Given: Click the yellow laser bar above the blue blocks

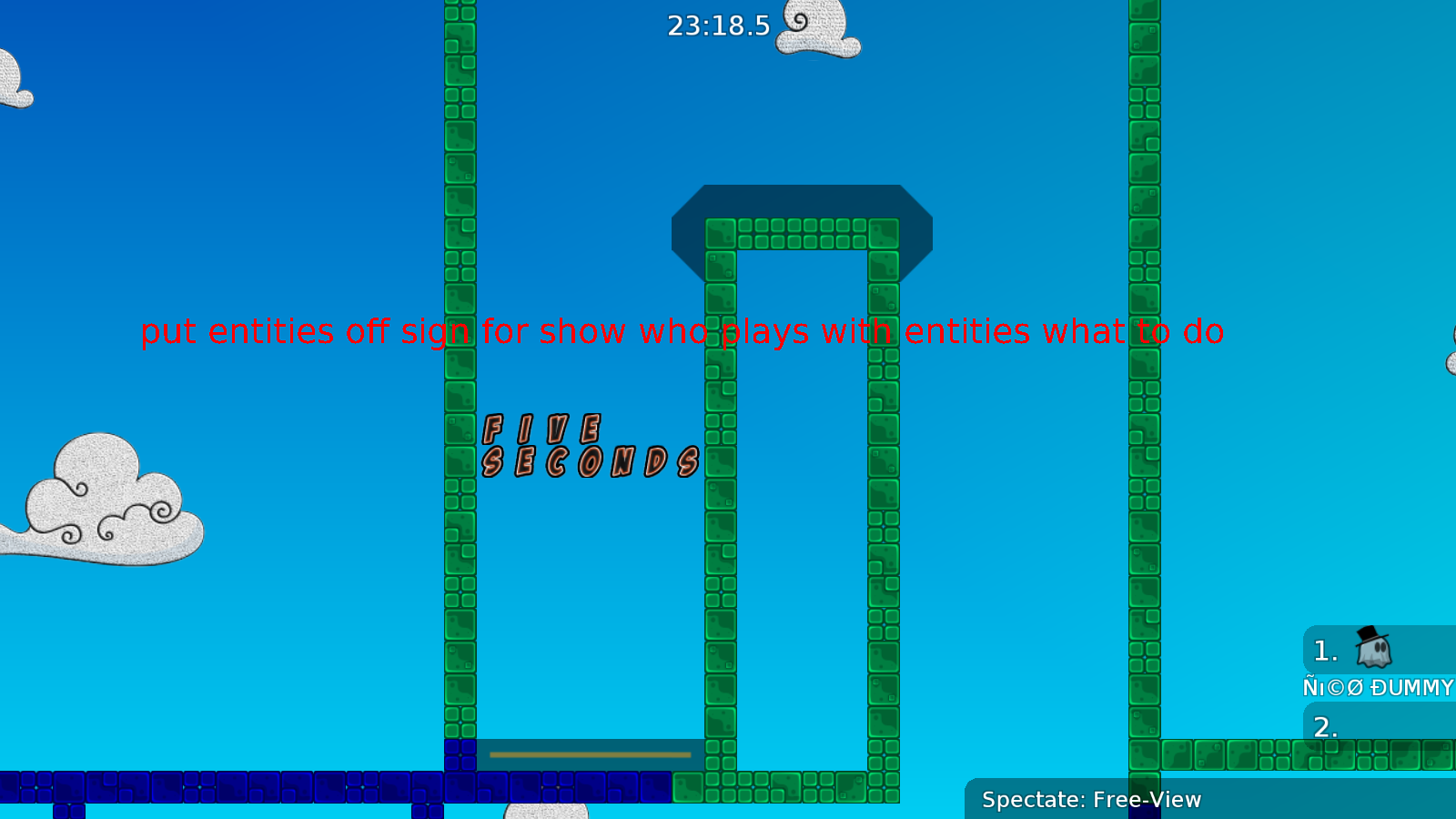Looking at the screenshot, I should point(590,753).
